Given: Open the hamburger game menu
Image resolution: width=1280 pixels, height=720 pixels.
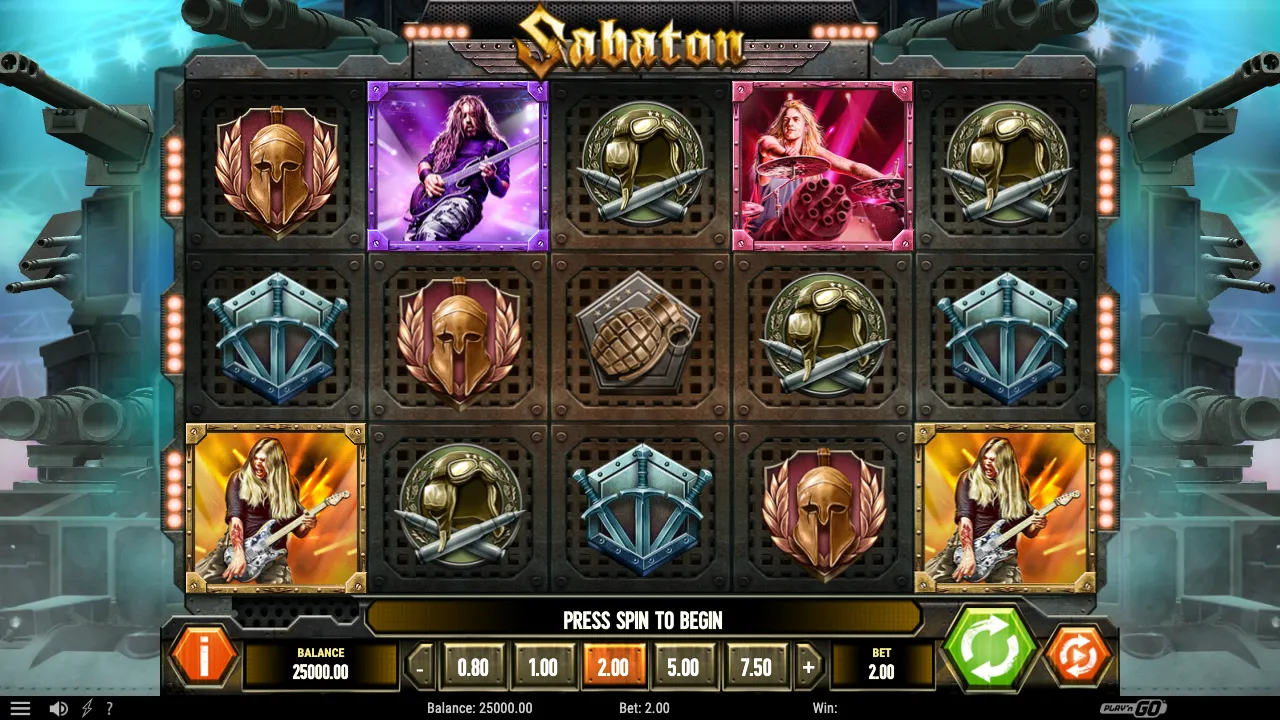Looking at the screenshot, I should [20, 708].
